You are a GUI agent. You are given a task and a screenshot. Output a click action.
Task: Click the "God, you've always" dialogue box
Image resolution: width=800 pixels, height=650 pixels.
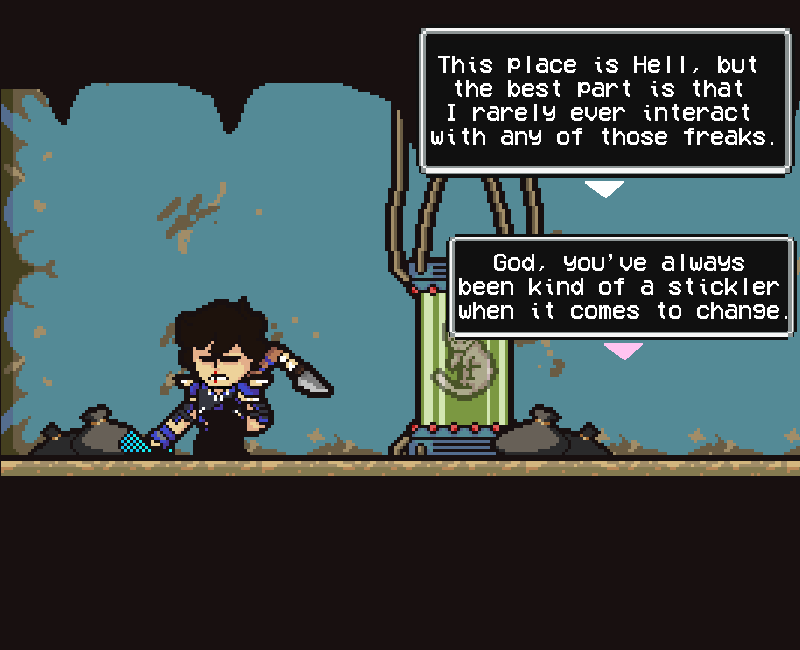click(620, 287)
